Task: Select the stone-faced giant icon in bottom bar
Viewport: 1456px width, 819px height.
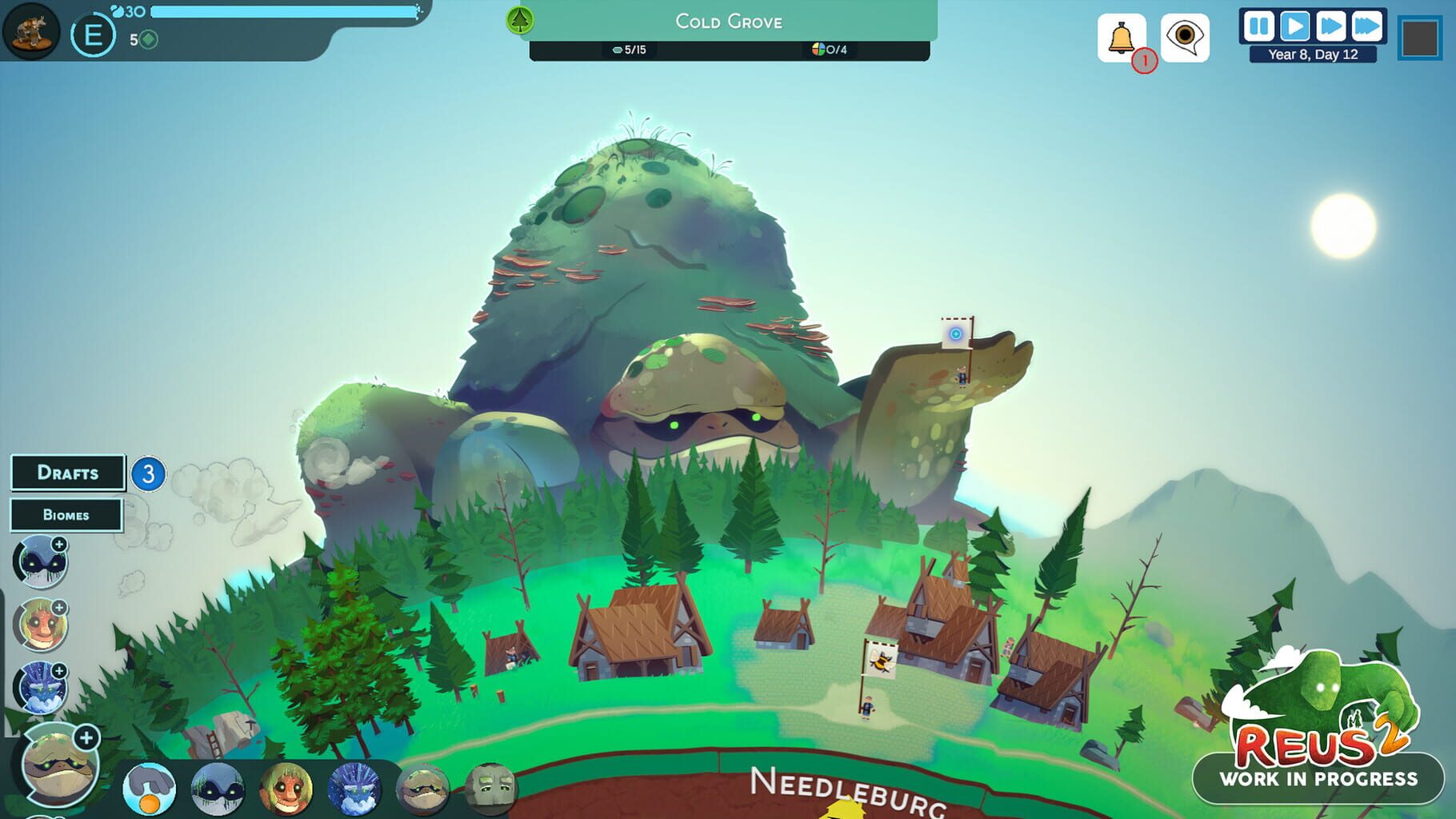Action: pyautogui.click(x=491, y=788)
